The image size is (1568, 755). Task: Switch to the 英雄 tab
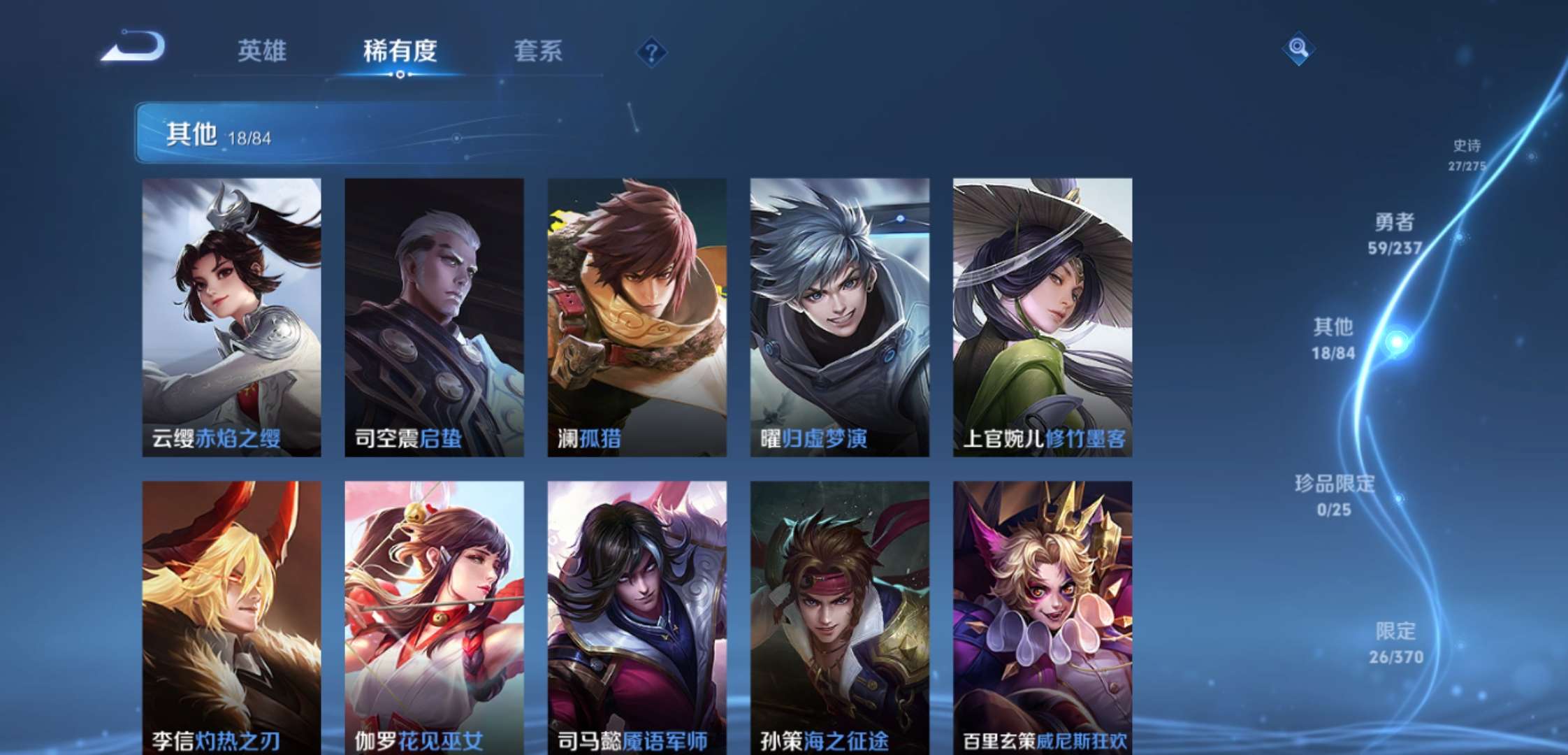[263, 50]
